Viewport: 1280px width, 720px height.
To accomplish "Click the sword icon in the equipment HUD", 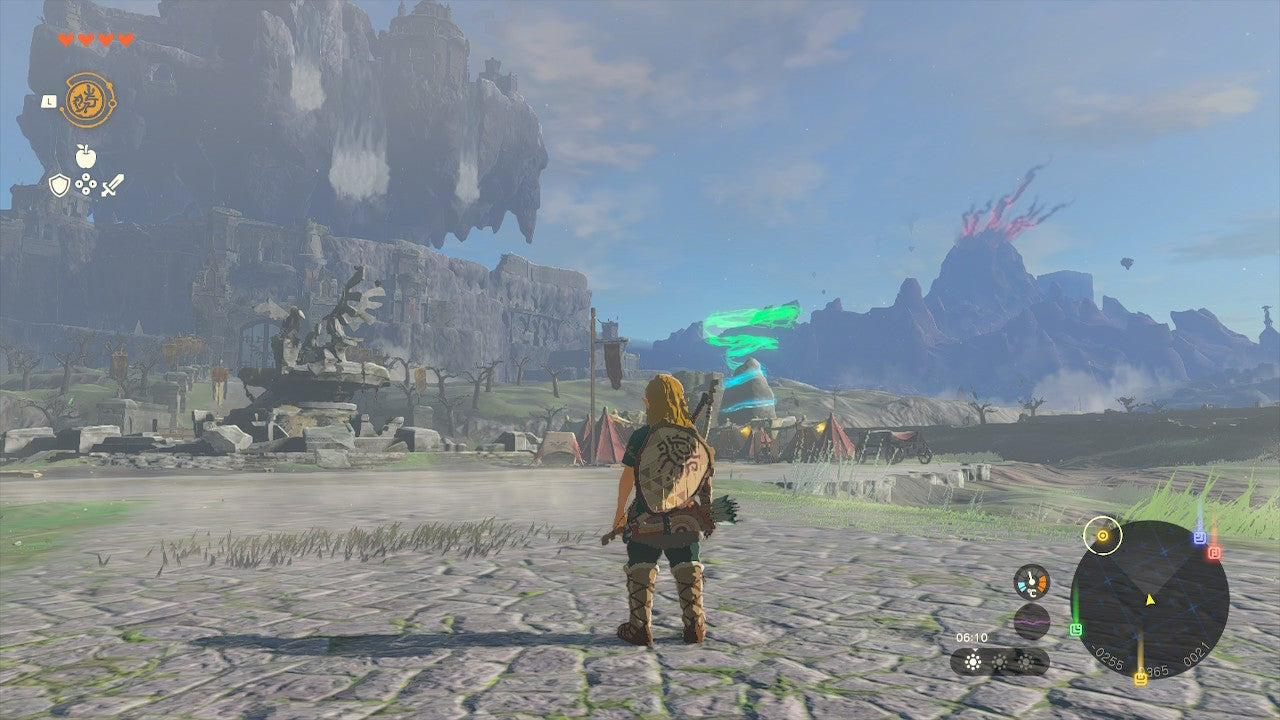I will coord(112,184).
